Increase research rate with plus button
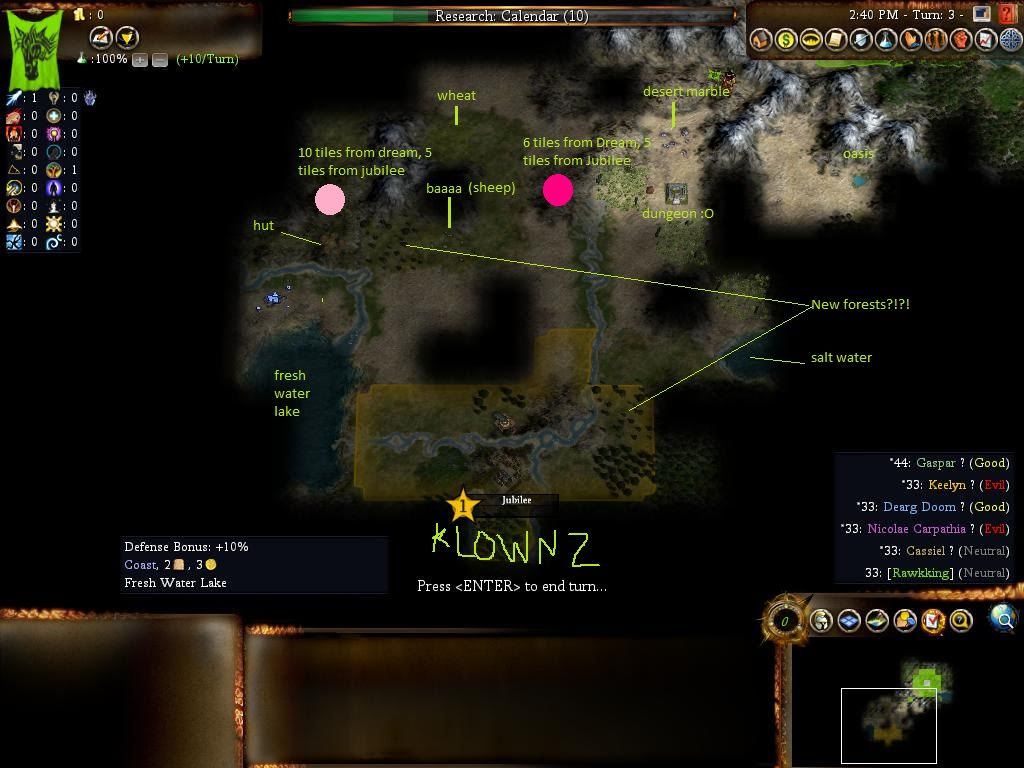This screenshot has height=768, width=1024. click(140, 60)
